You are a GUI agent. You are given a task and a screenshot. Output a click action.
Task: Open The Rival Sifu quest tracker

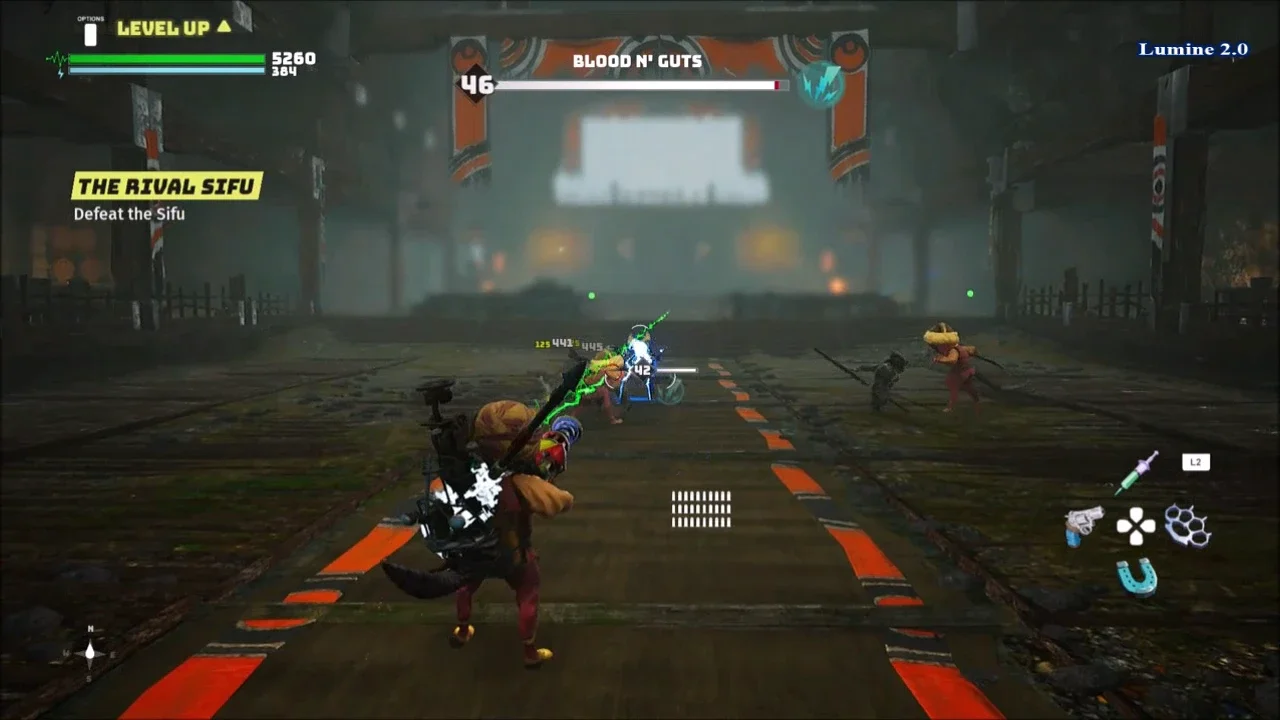tap(167, 186)
